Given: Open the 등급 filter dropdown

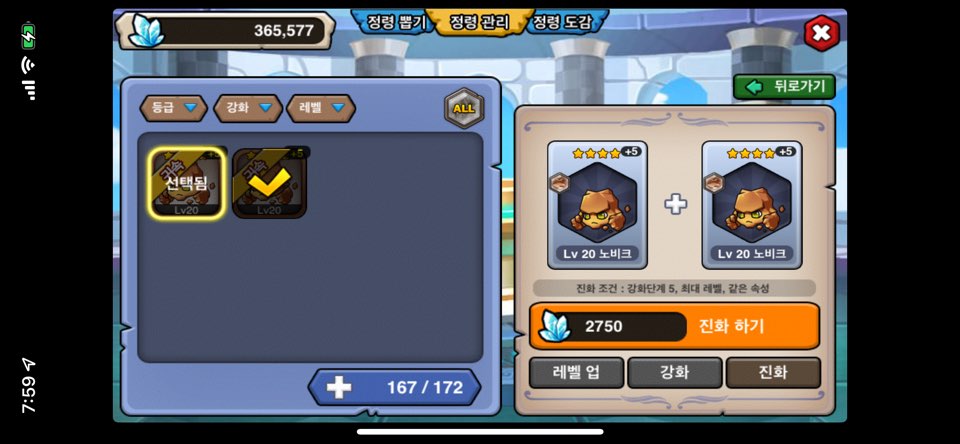Looking at the screenshot, I should pyautogui.click(x=174, y=108).
